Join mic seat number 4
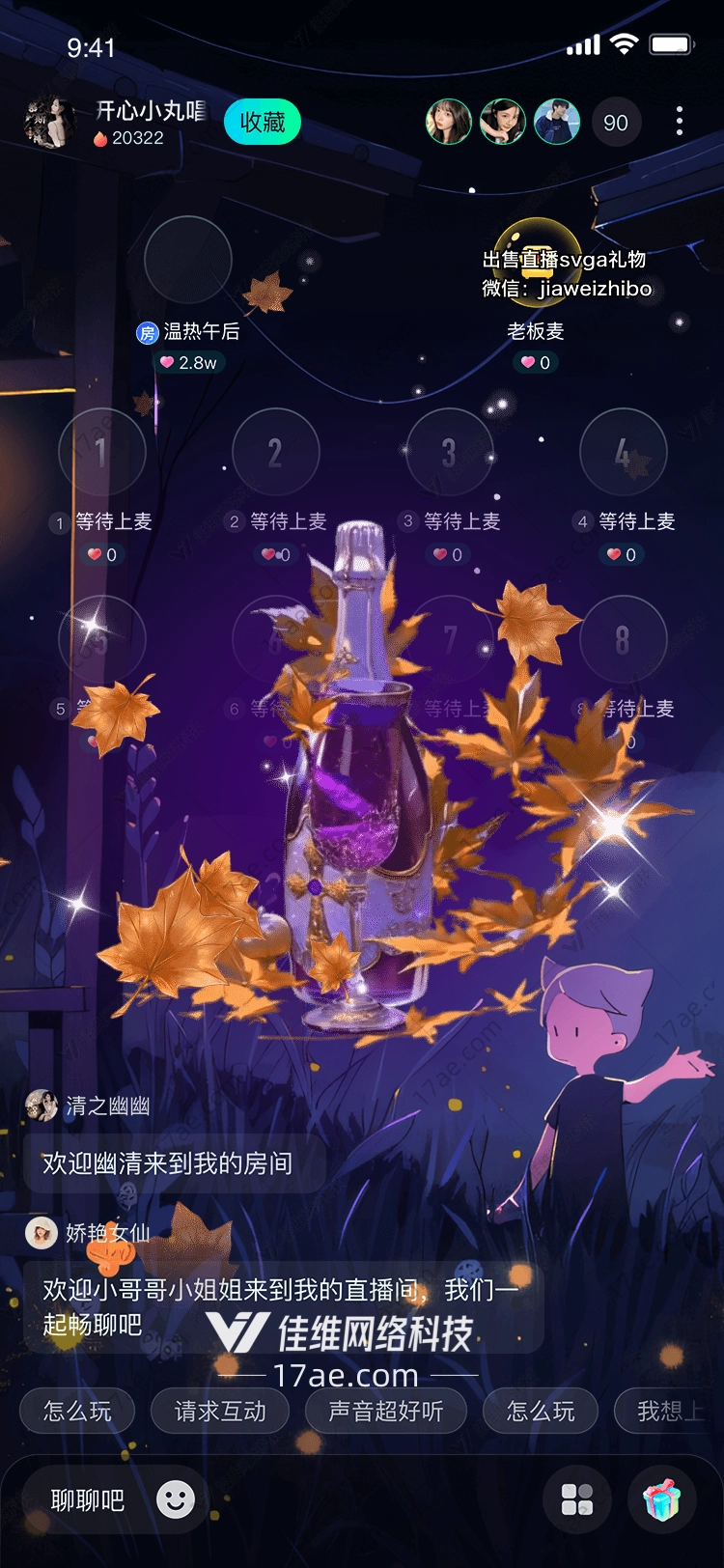The width and height of the screenshot is (724, 1568). point(623,452)
